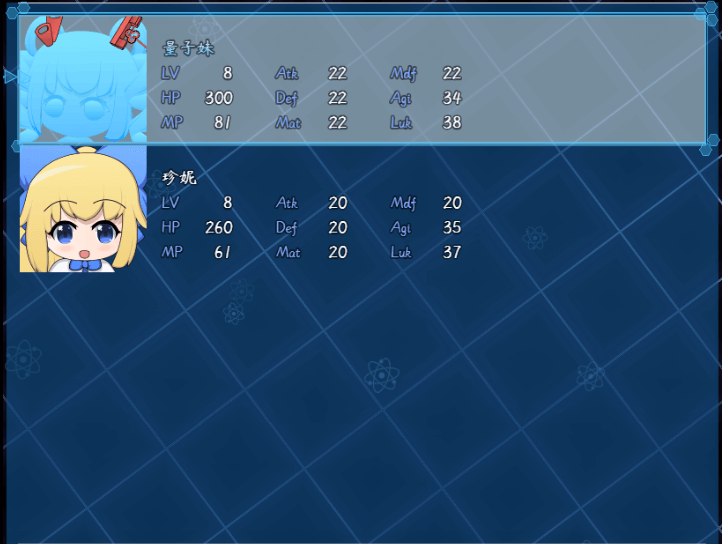
Task: Select party member 量子妹
Action: click(360, 80)
